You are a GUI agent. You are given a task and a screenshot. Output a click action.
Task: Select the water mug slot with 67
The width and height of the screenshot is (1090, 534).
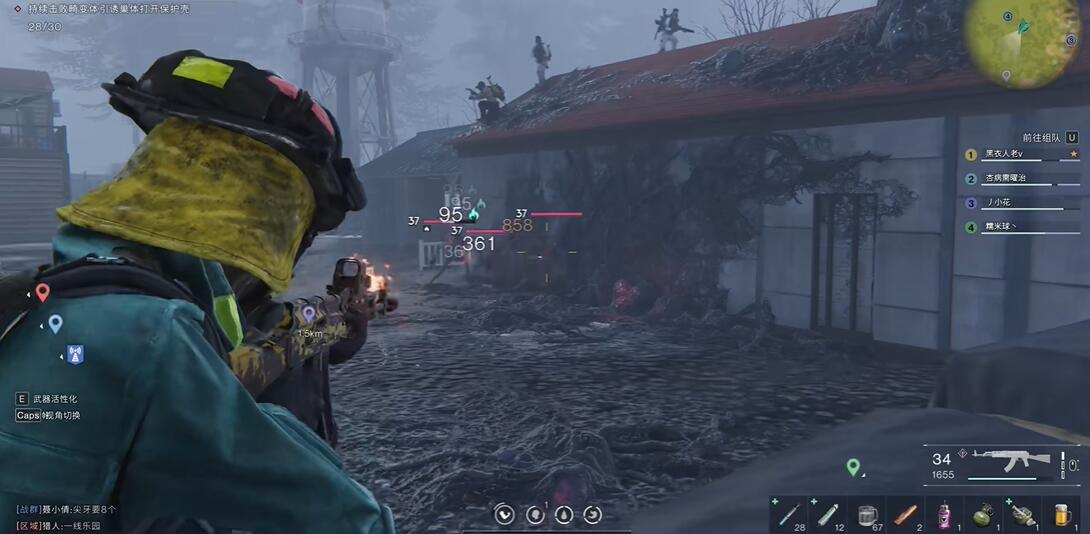(x=867, y=514)
